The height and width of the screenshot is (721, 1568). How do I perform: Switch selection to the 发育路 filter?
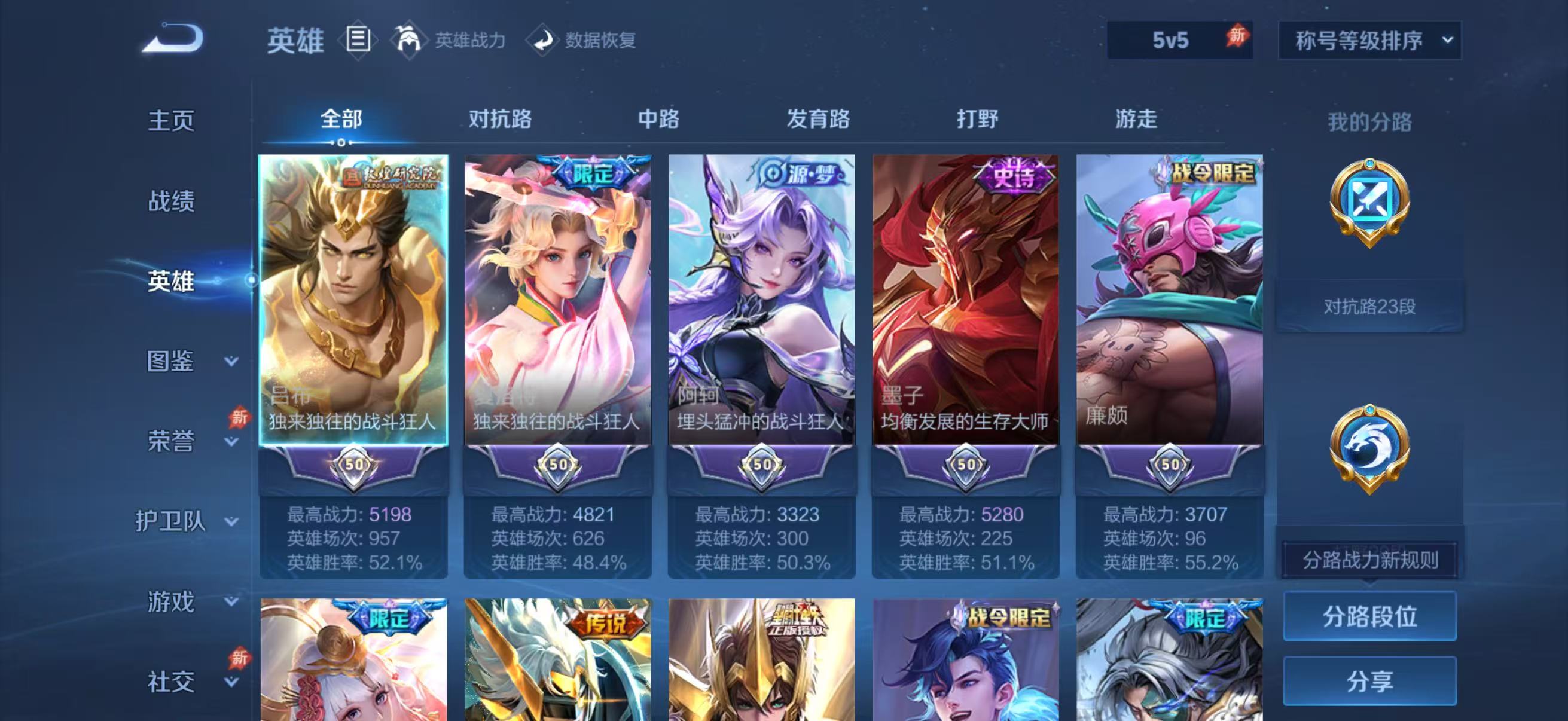[x=818, y=120]
